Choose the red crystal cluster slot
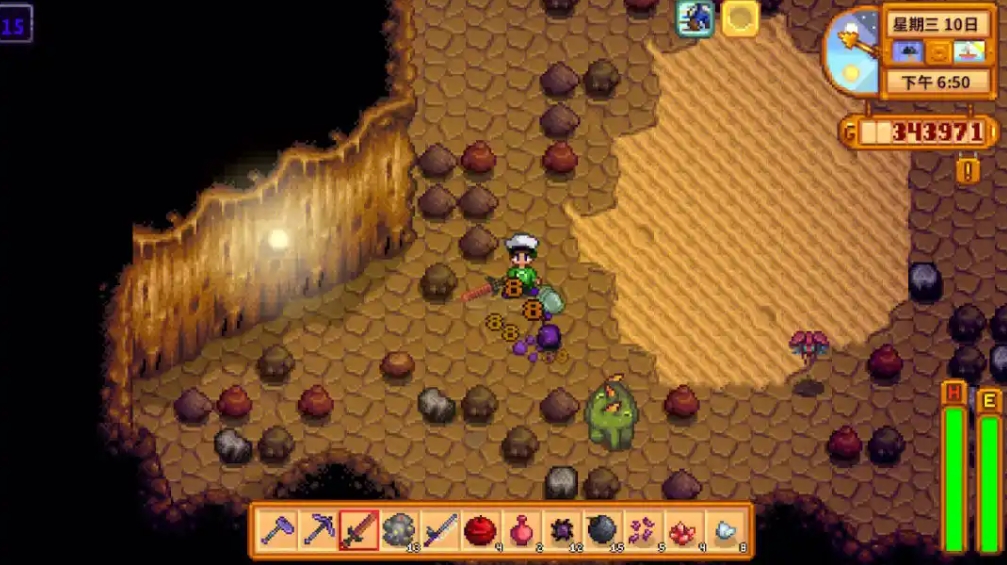Screen dimensions: 1007x565 click(684, 530)
